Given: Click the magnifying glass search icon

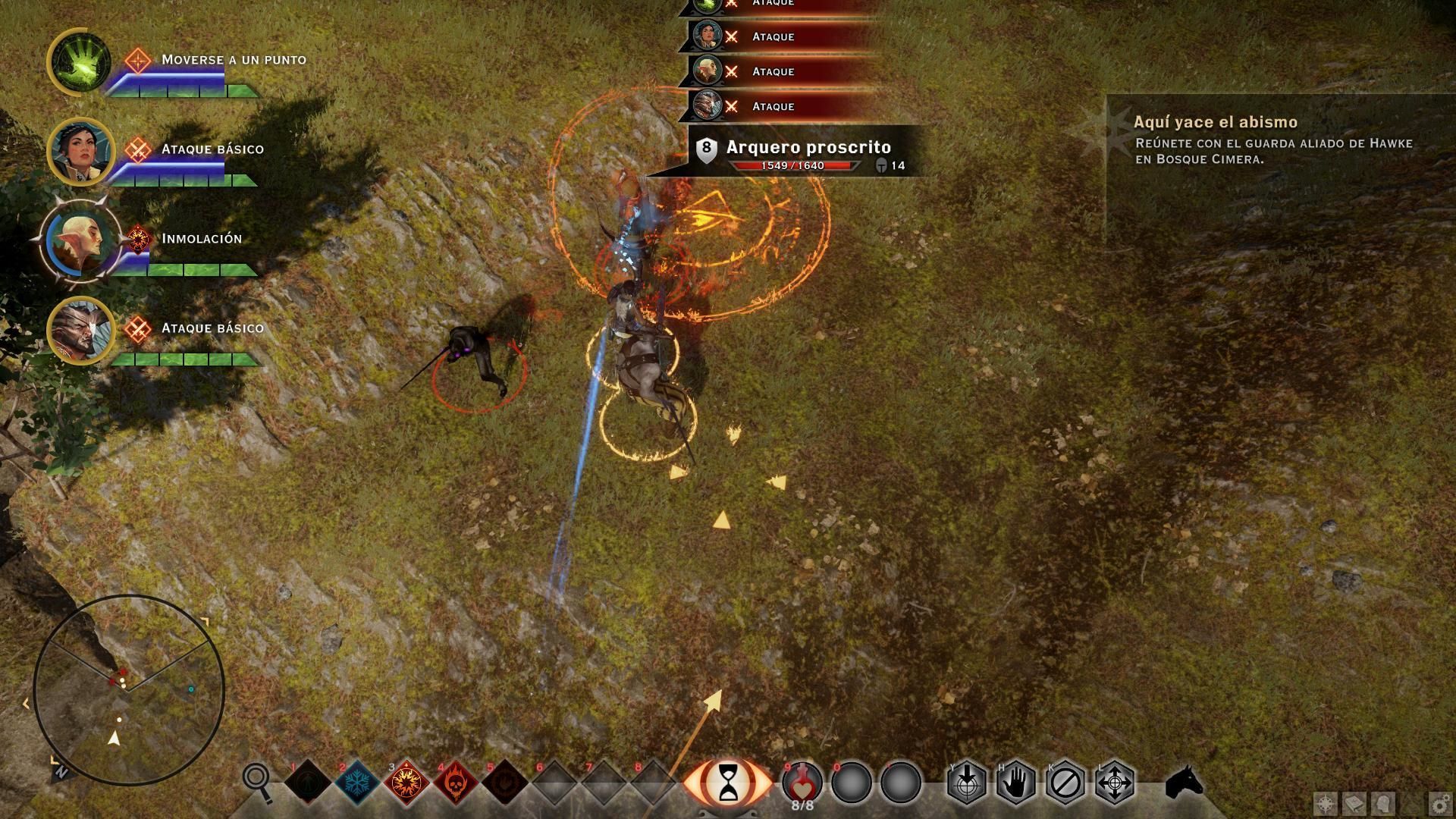Looking at the screenshot, I should (257, 781).
